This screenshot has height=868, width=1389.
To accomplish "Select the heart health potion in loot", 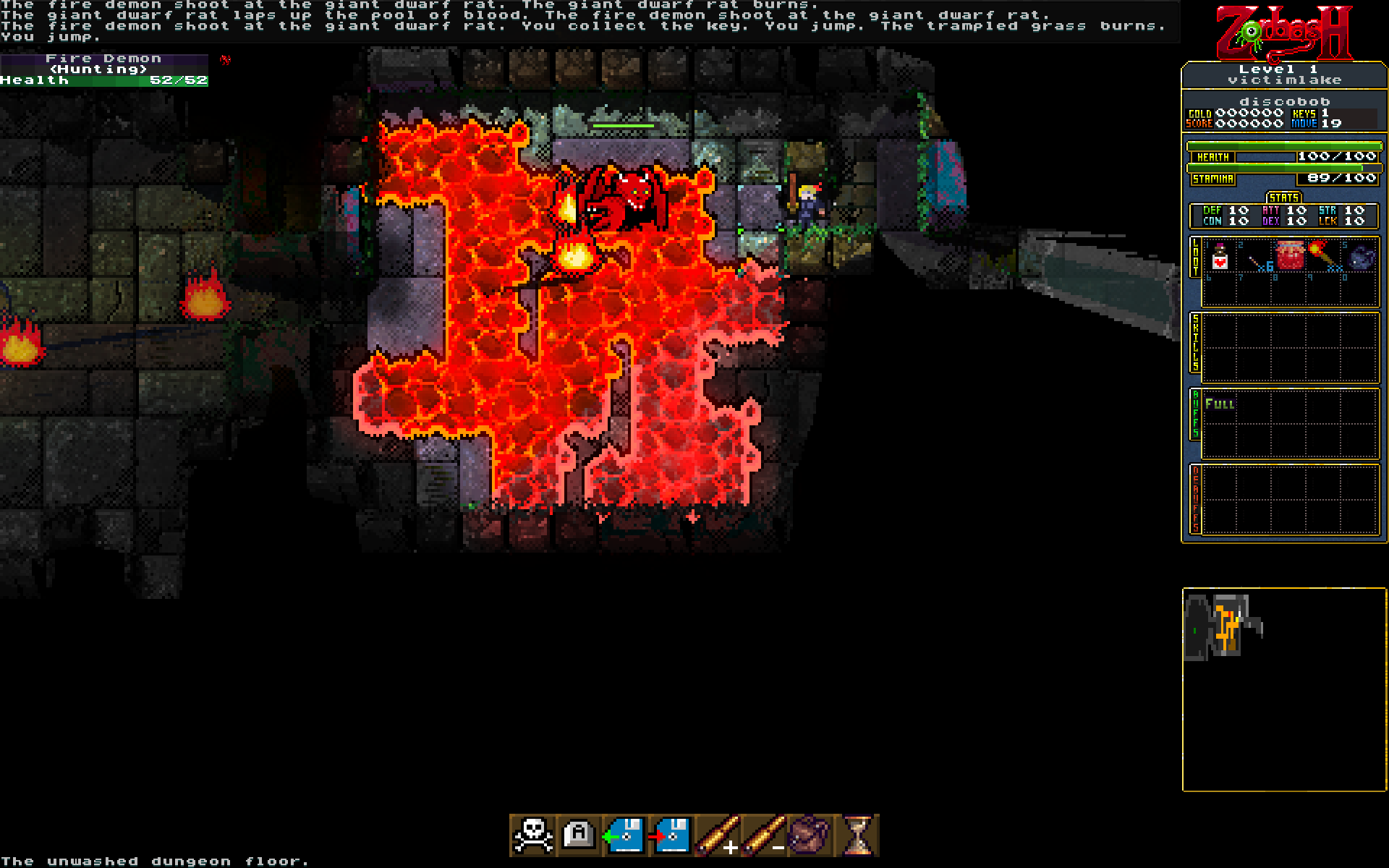I will pos(1220,257).
